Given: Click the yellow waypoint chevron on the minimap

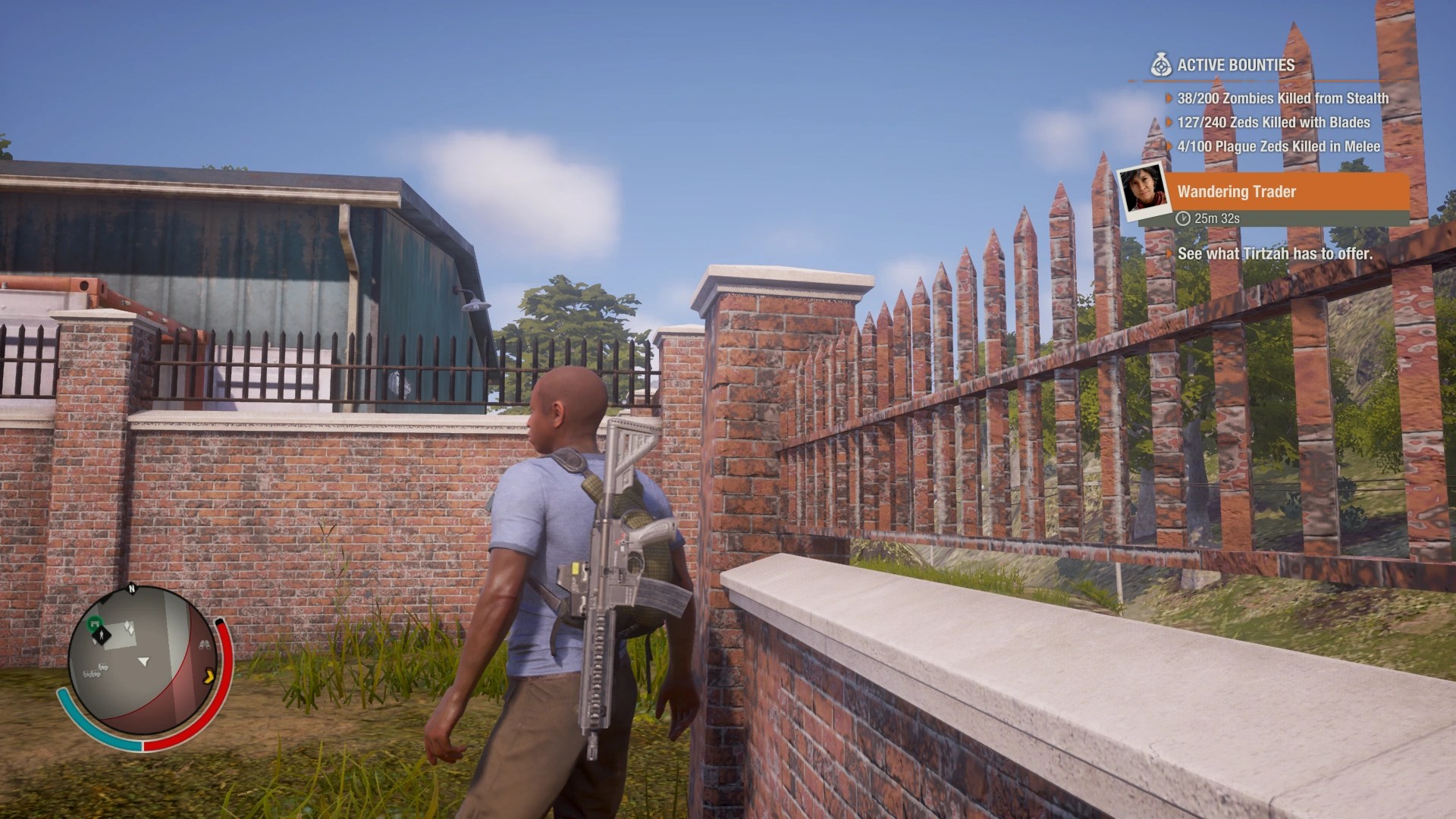Looking at the screenshot, I should point(209,676).
